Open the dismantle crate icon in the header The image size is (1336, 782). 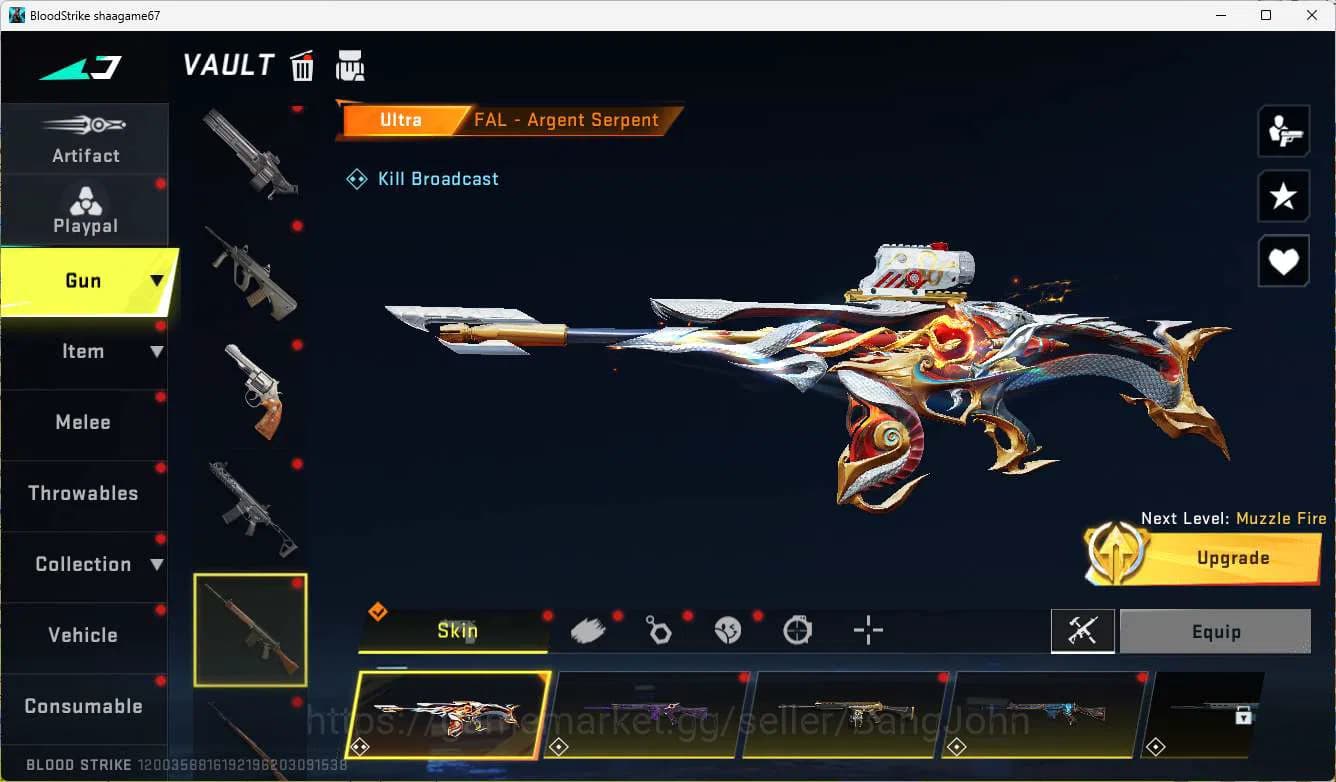350,65
